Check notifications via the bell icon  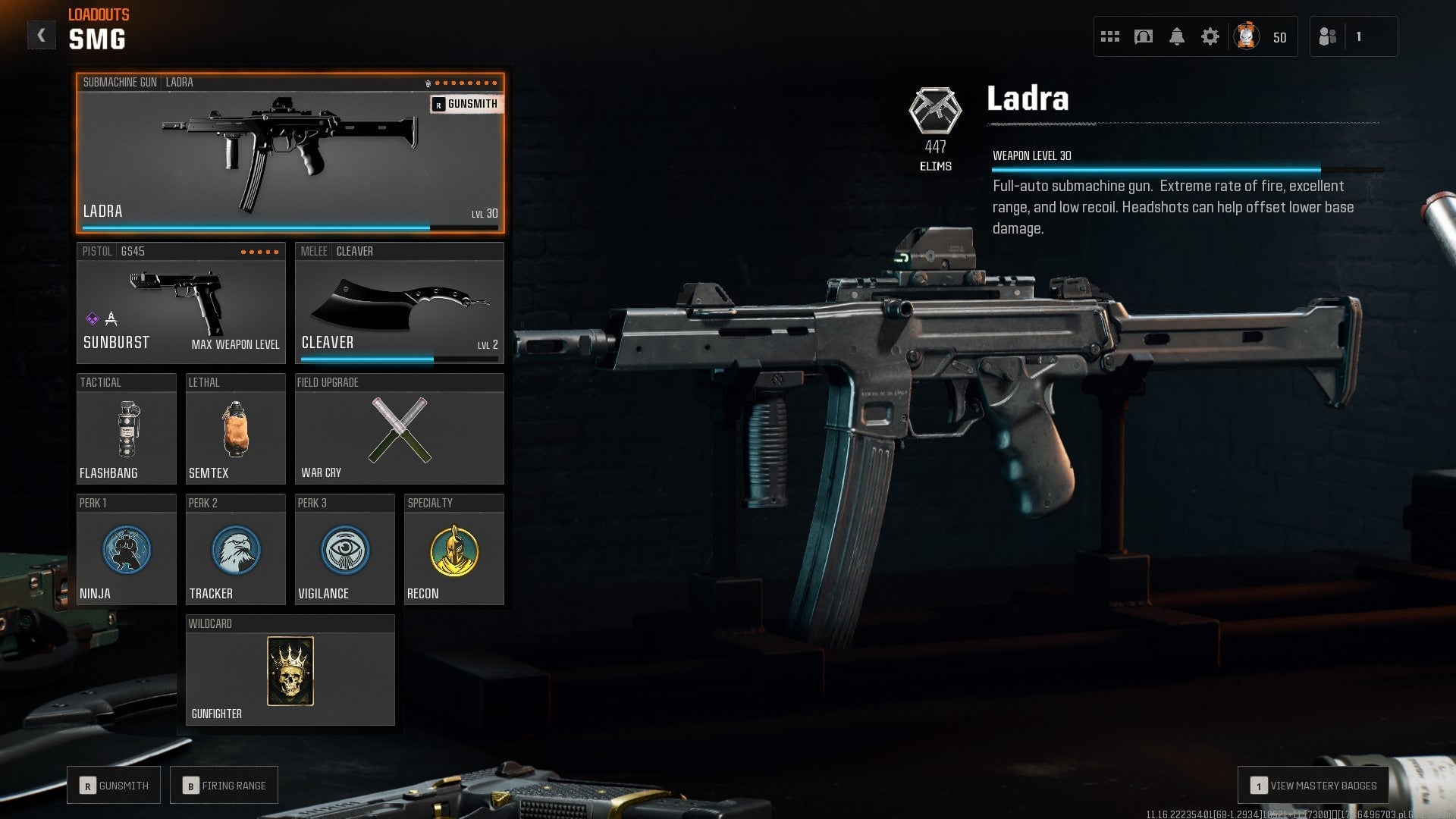point(1178,36)
